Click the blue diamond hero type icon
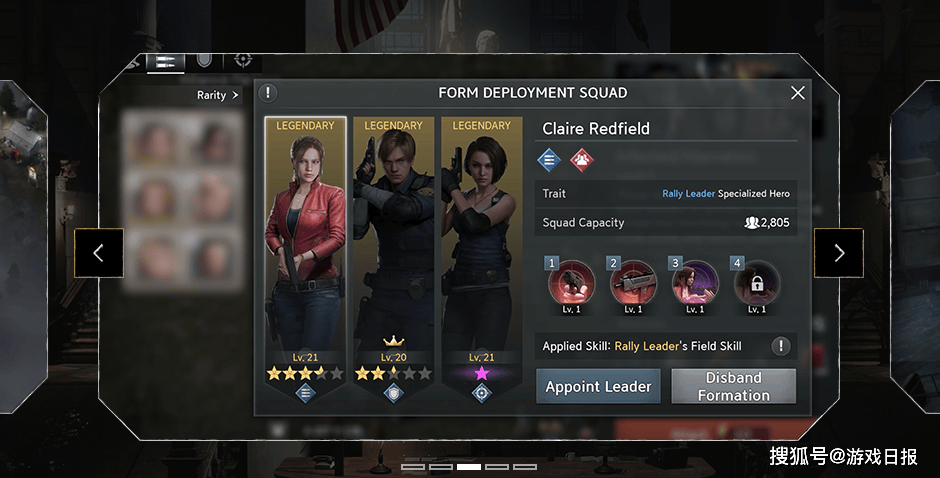Viewport: 940px width, 478px height. coord(549,159)
